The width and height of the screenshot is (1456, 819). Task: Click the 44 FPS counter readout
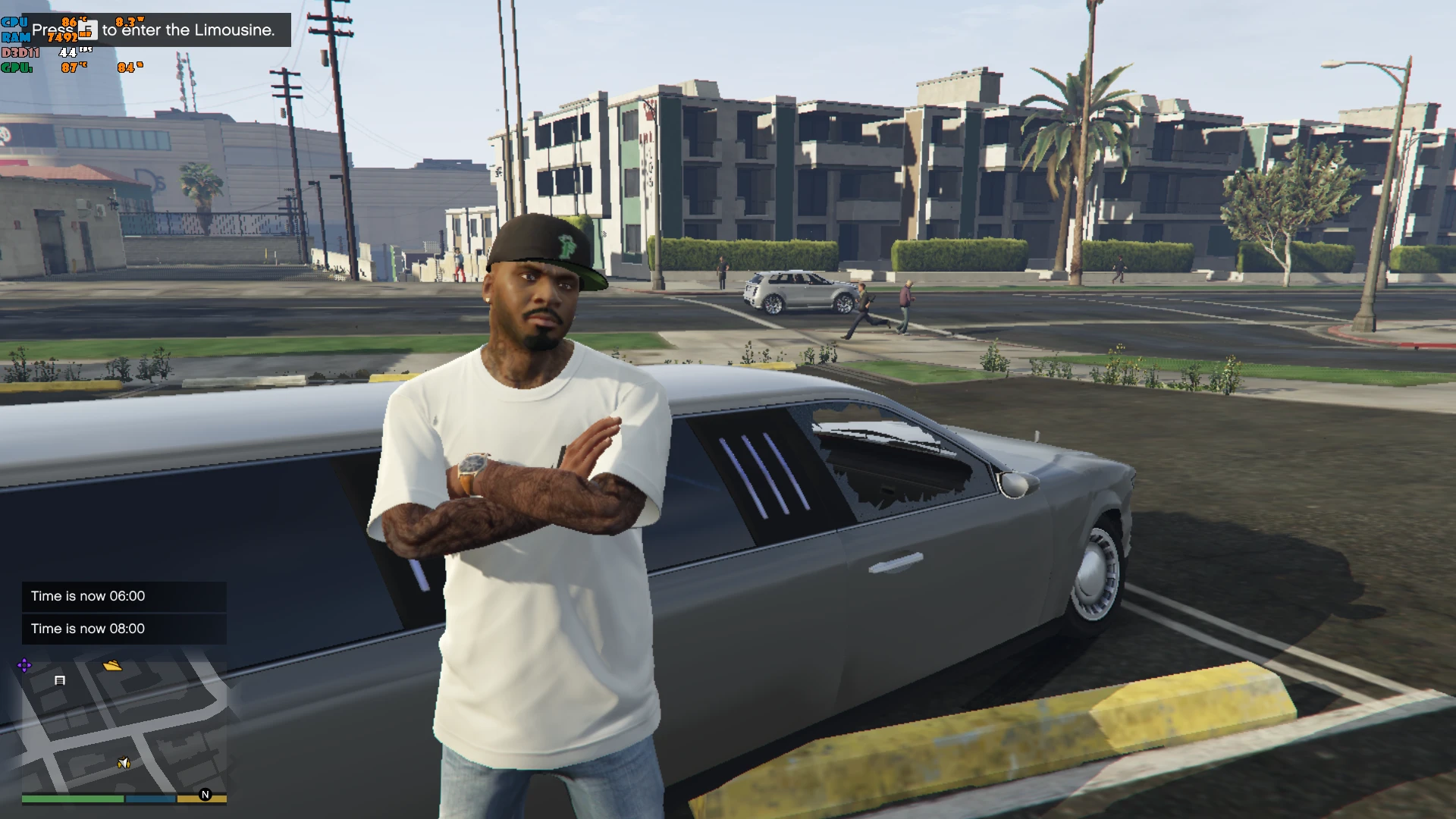pos(68,52)
